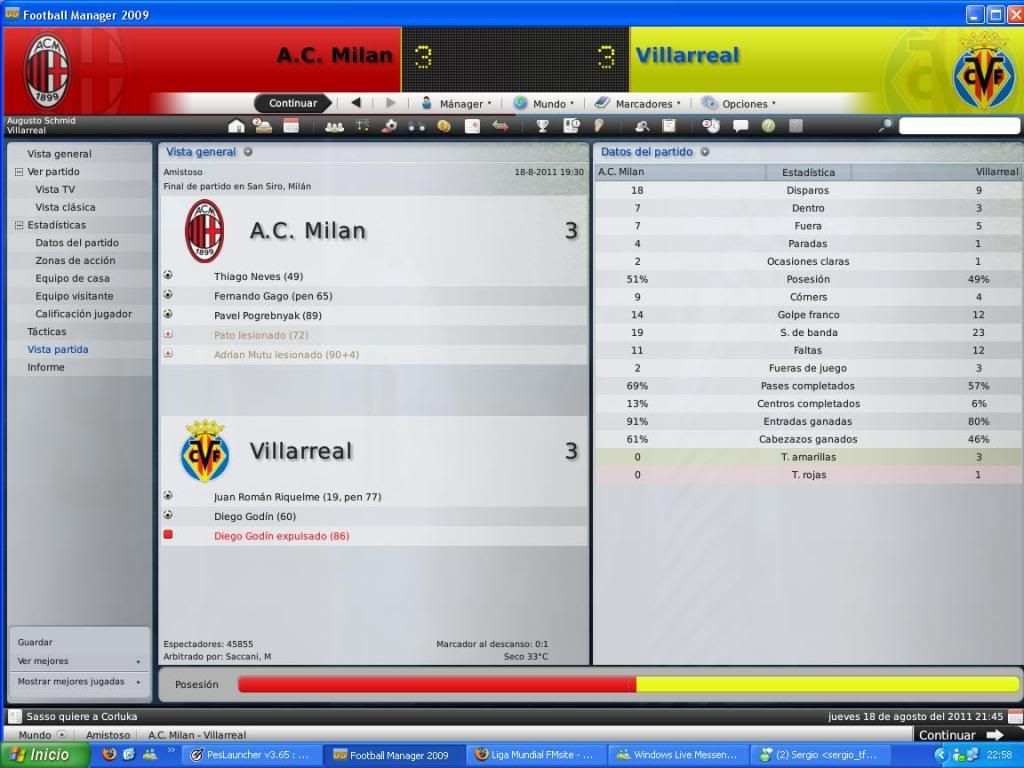The height and width of the screenshot is (768, 1024).
Task: Open Vista clásica match view
Action: tap(65, 207)
